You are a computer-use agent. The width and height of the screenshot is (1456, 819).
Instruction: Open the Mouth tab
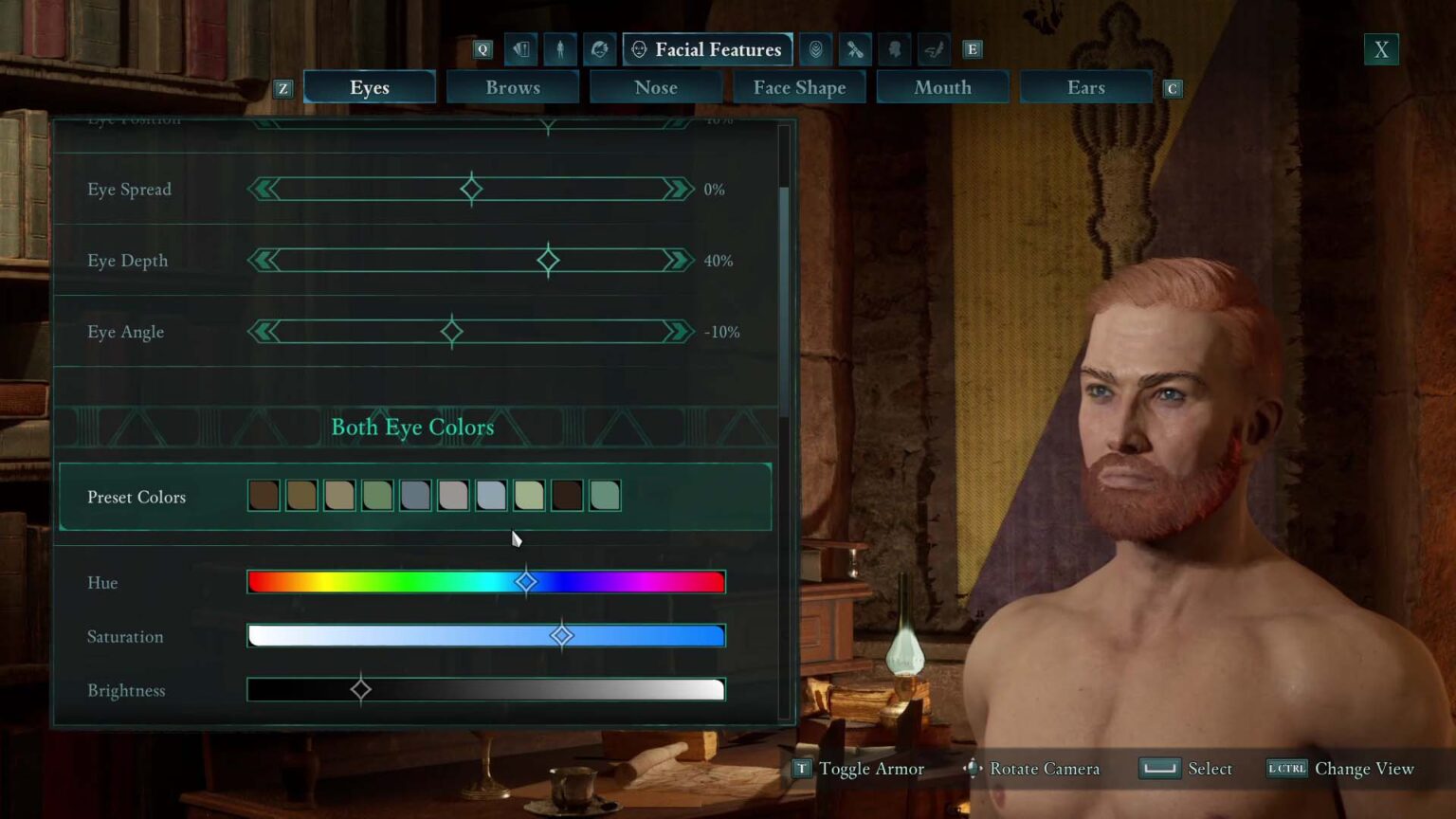point(942,86)
